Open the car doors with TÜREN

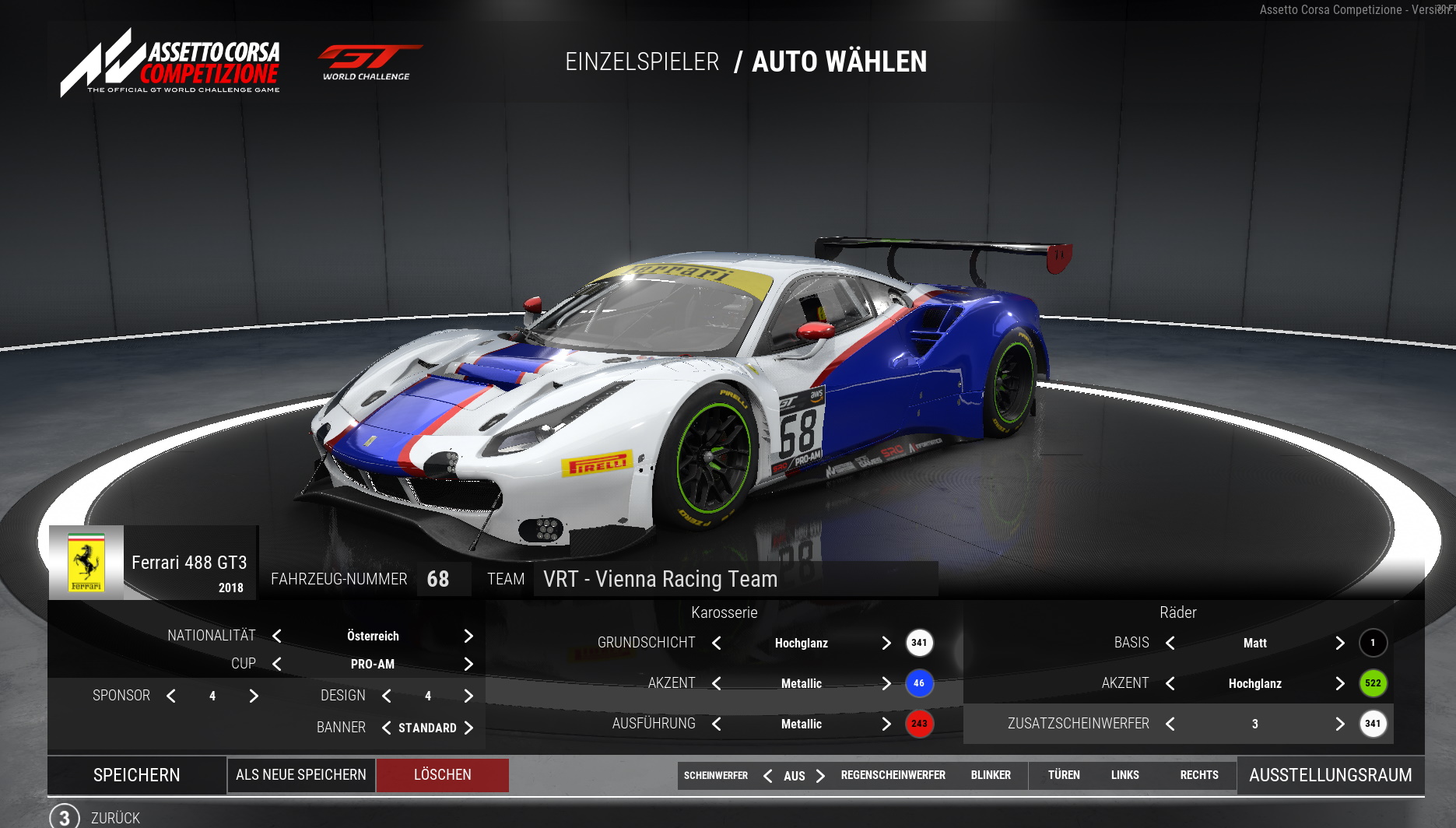(1064, 775)
